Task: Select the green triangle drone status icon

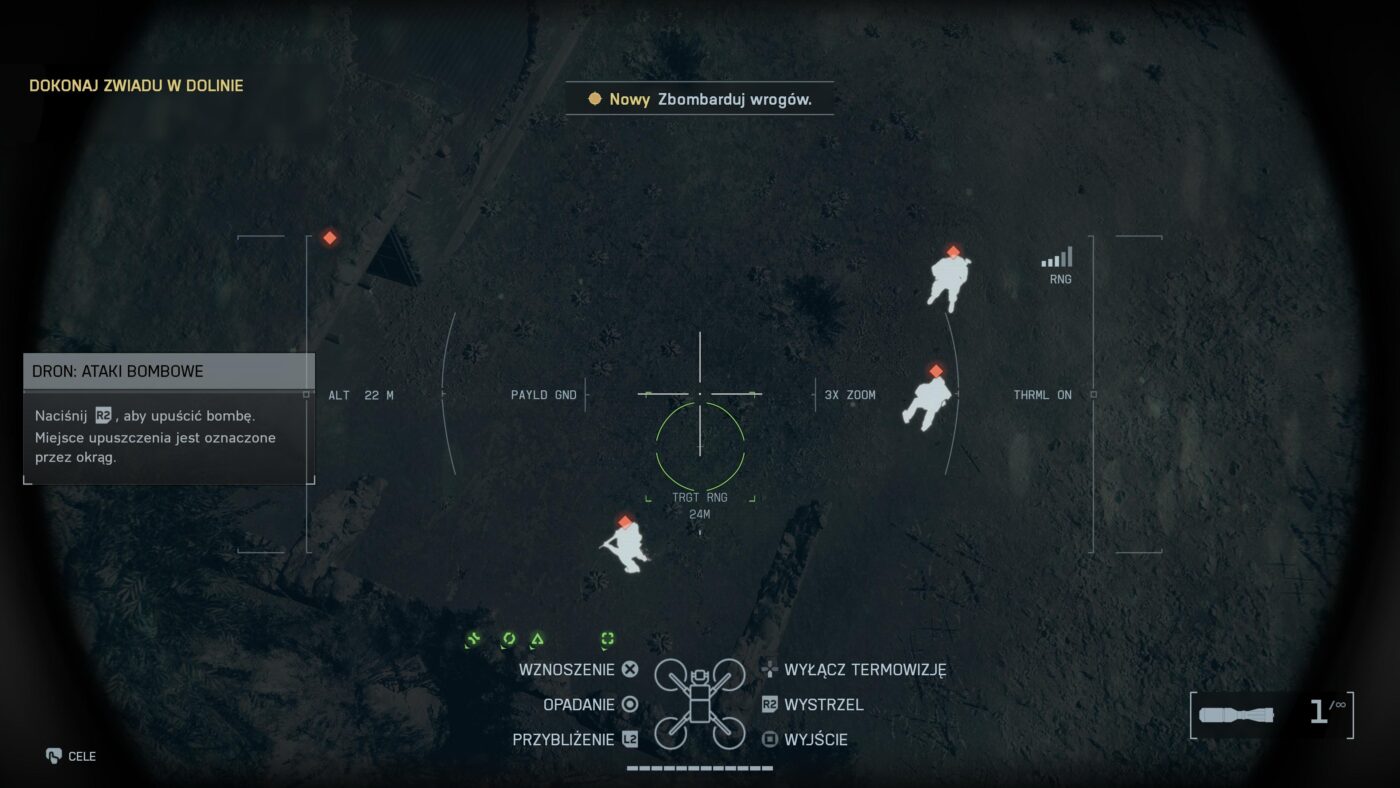Action: [x=537, y=639]
